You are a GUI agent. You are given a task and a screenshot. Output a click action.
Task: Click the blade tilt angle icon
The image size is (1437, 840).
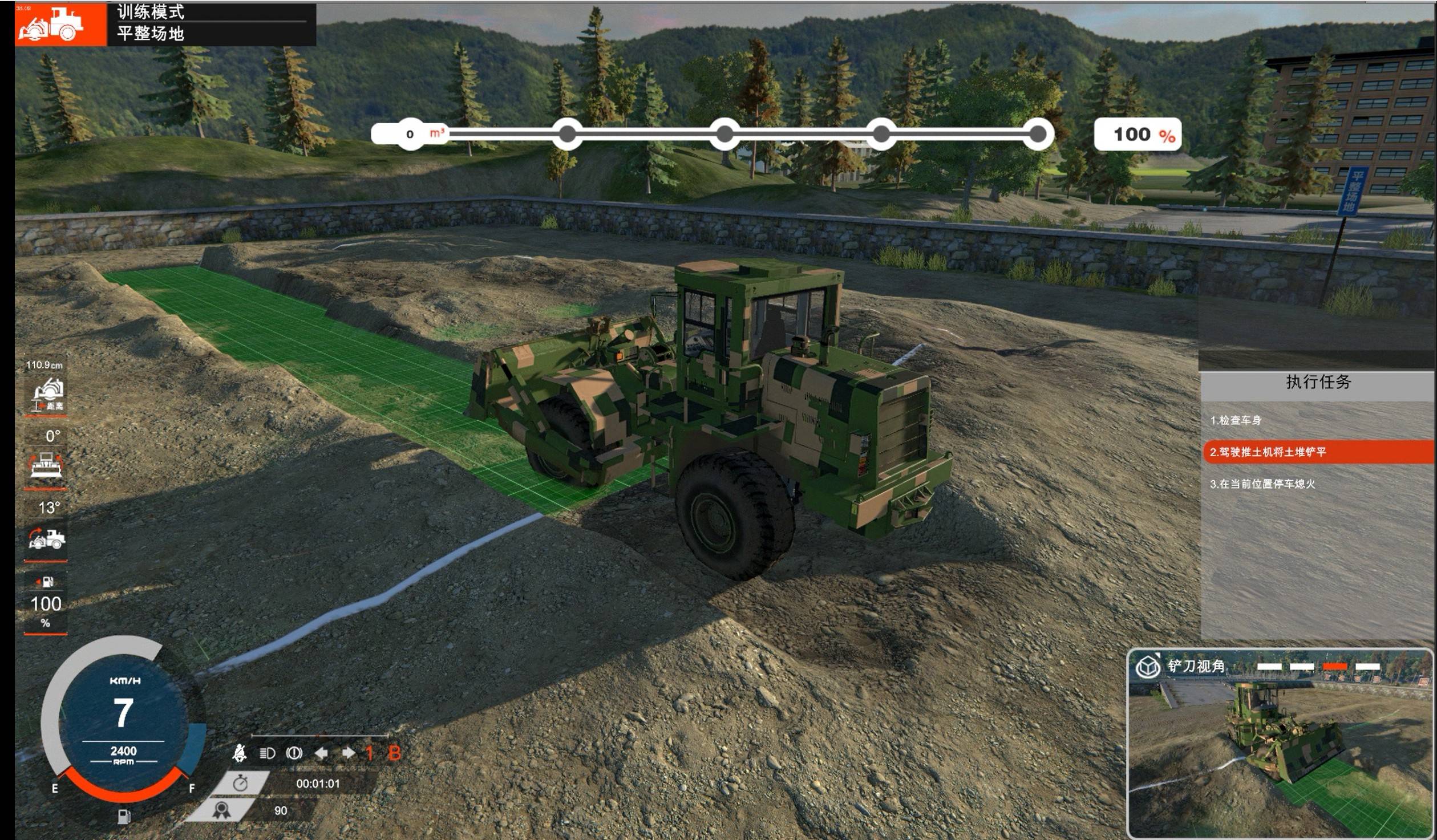click(x=46, y=464)
